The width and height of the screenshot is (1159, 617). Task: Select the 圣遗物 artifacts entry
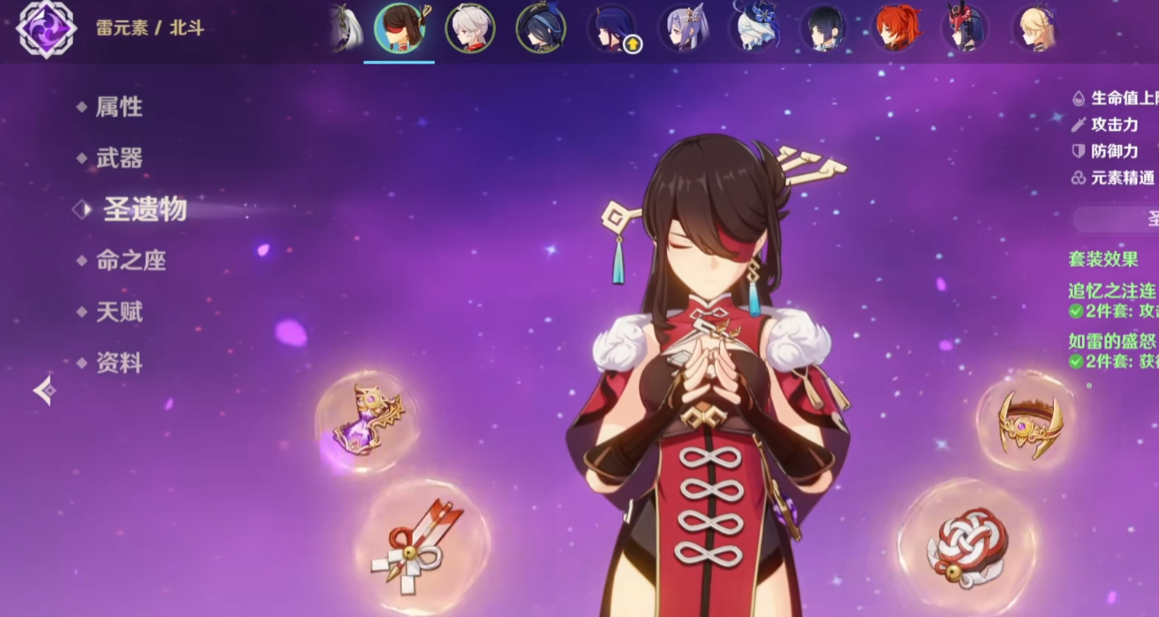(144, 209)
